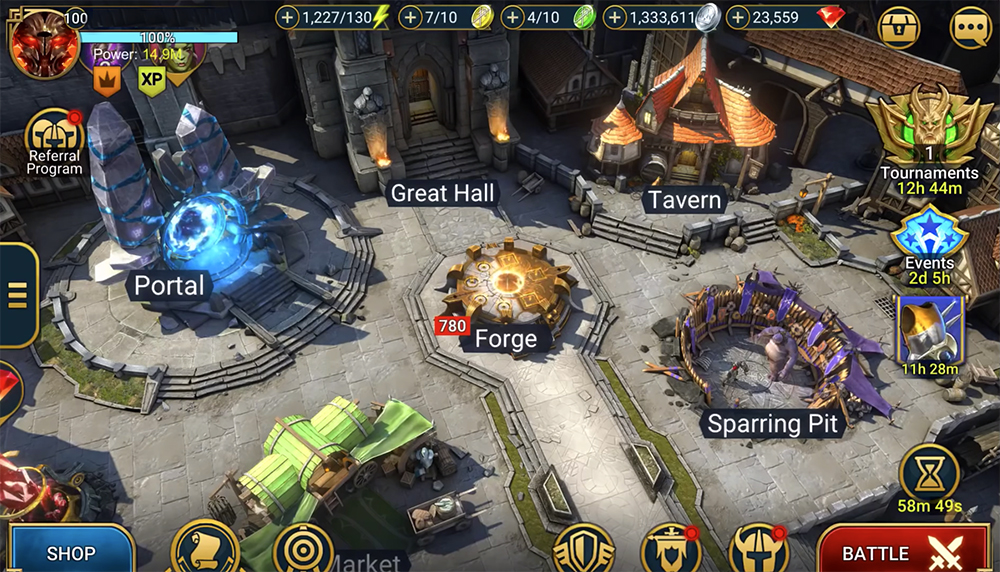This screenshot has width=1000, height=572.
Task: Add gold arena tokens with the plus
Action: click(409, 17)
